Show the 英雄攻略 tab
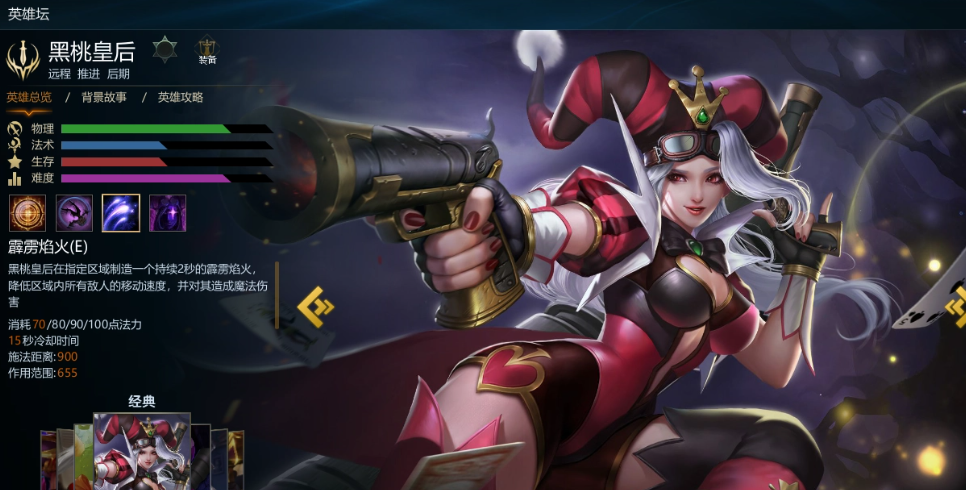The width and height of the screenshot is (966, 490). pyautogui.click(x=180, y=97)
